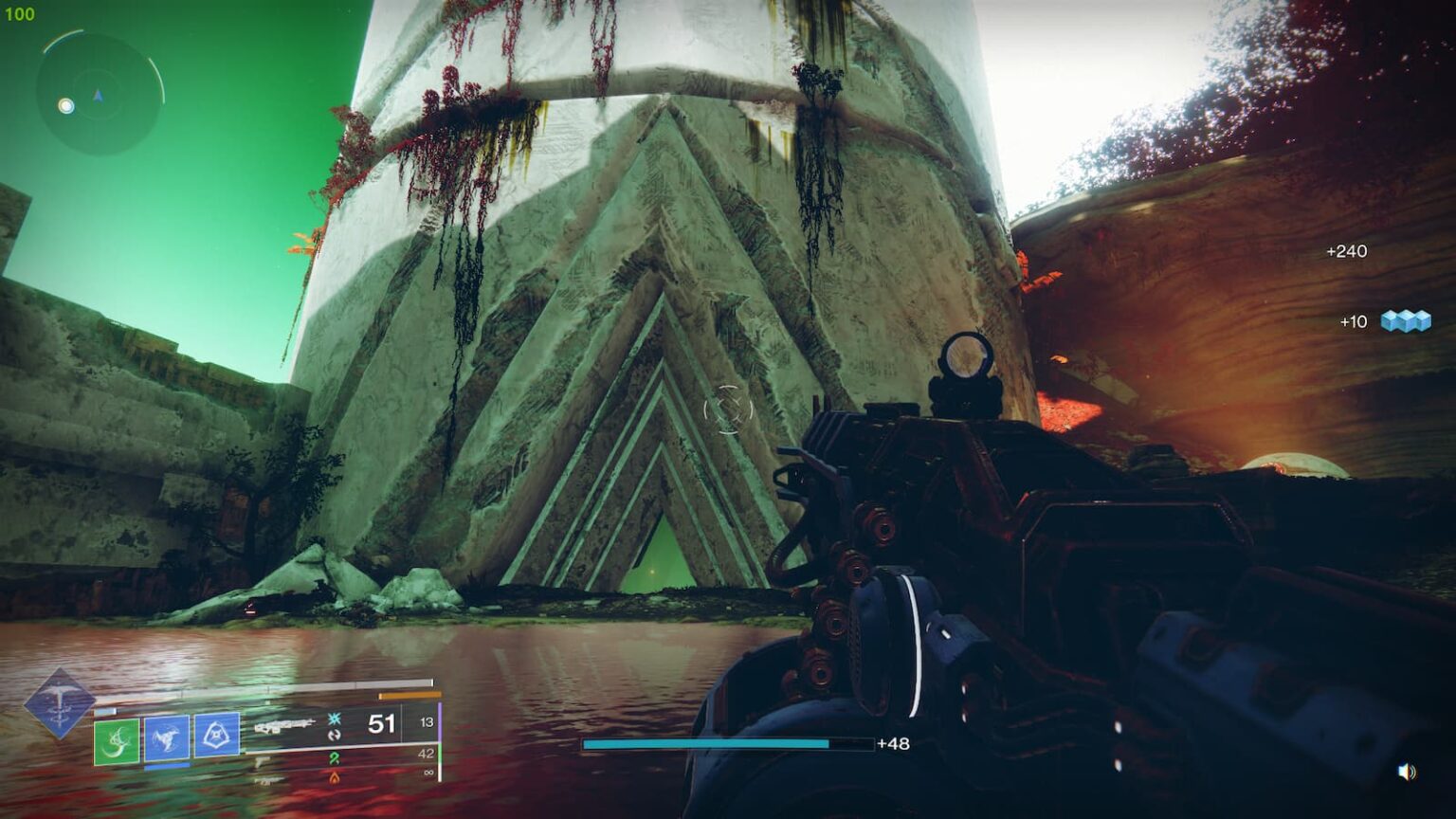
Task: Click the shuriken melee ability icon
Action: point(167,737)
